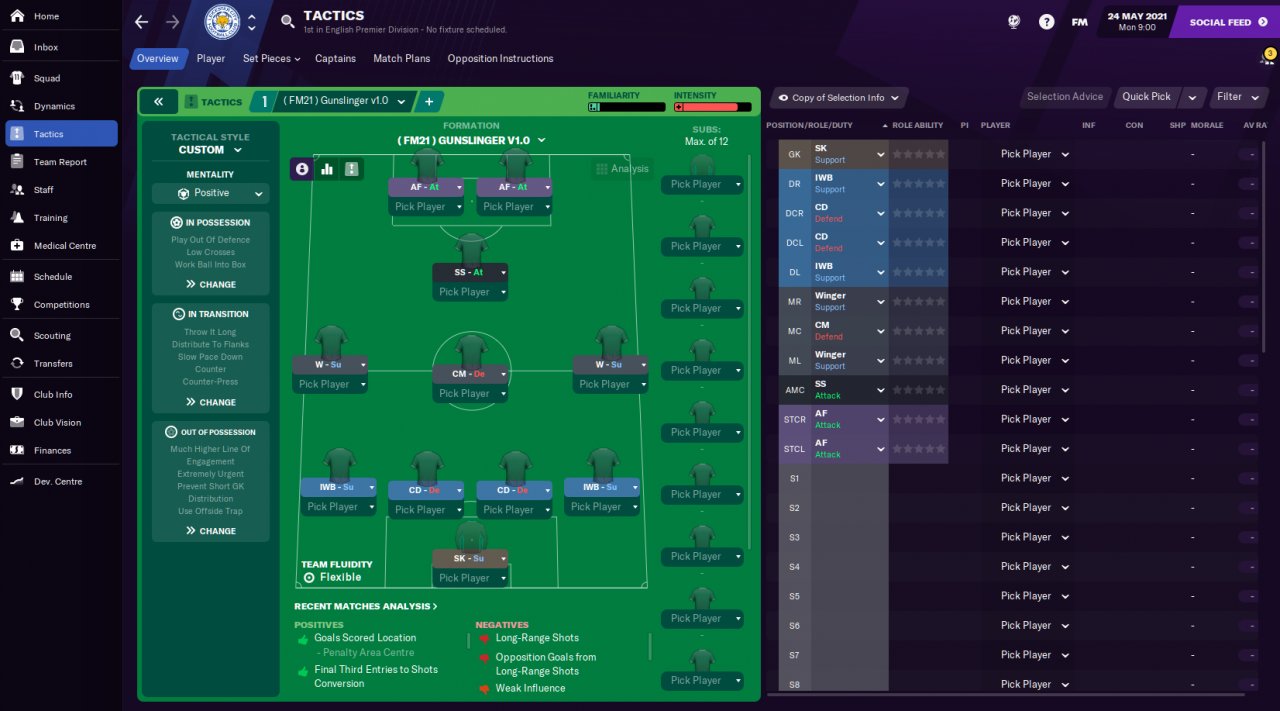Viewport: 1280px width, 711px height.
Task: Click the Quick Pick button
Action: (x=1146, y=97)
